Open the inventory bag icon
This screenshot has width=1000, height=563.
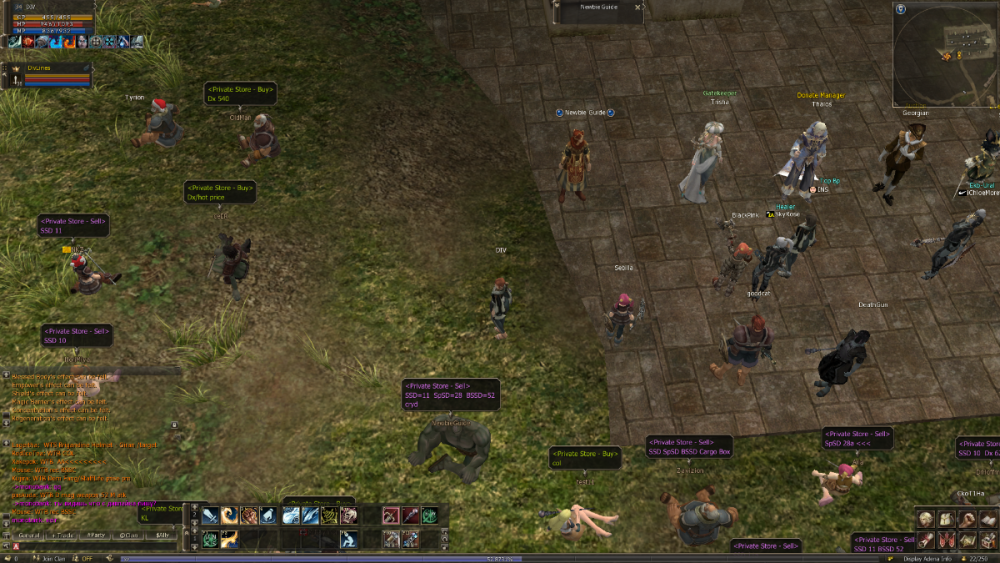point(947,519)
